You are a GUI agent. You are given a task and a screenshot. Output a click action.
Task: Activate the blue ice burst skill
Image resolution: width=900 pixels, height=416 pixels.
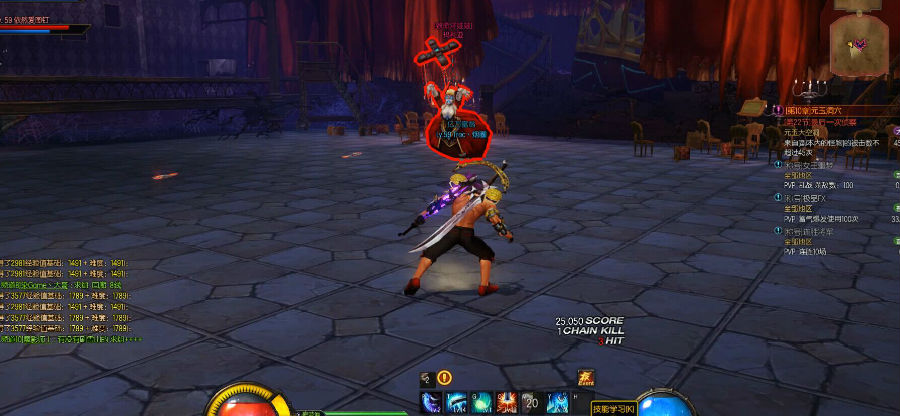coord(556,402)
